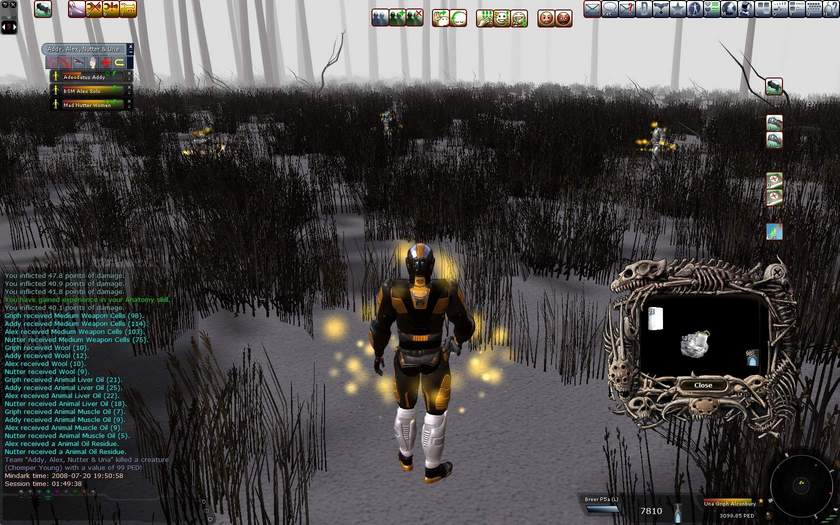
Task: Select the small blue bottle loot item
Action: tap(750, 357)
